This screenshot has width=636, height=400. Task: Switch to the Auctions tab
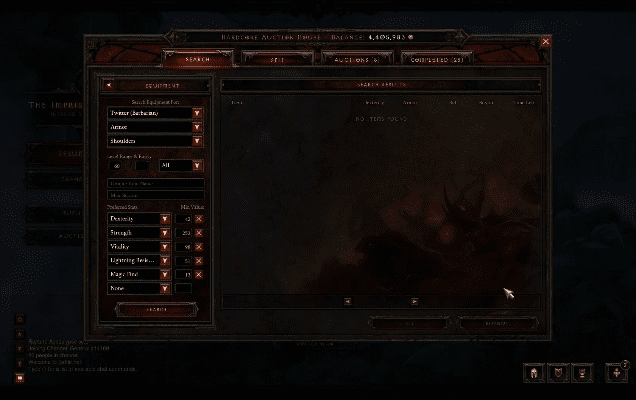(x=357, y=60)
